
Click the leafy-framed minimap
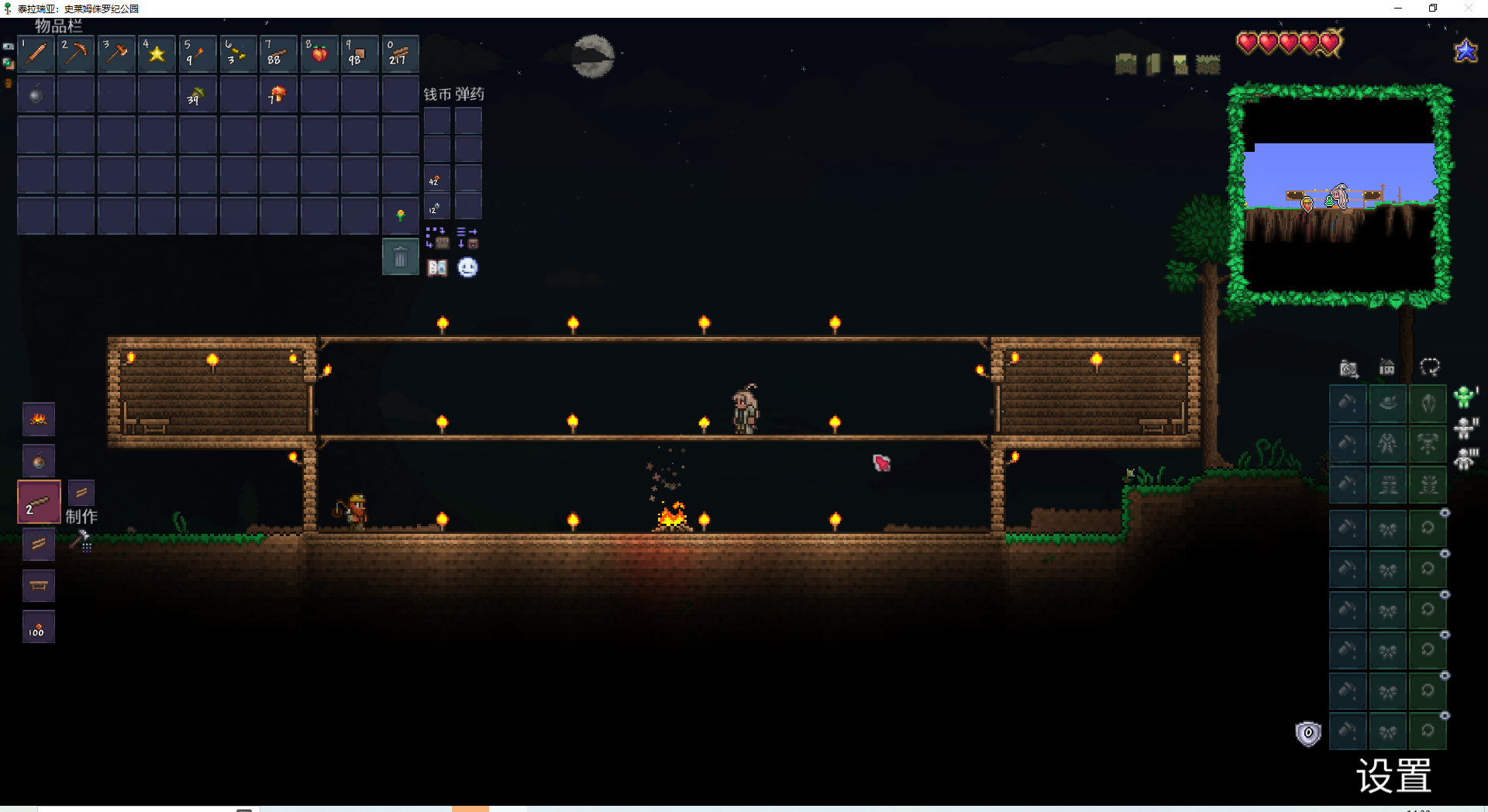[1339, 194]
